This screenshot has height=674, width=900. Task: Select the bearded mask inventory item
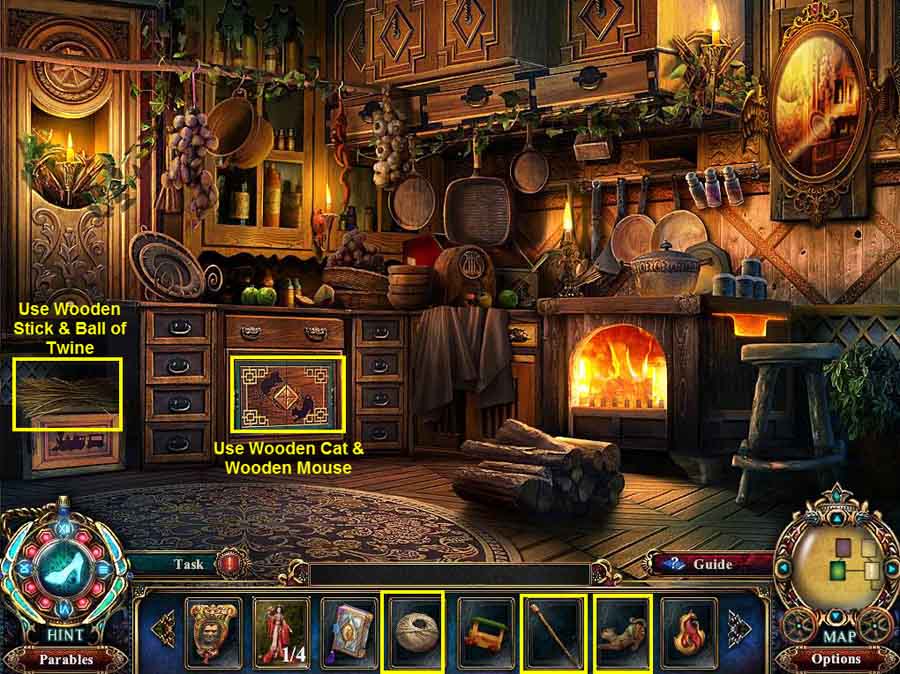[x=213, y=632]
